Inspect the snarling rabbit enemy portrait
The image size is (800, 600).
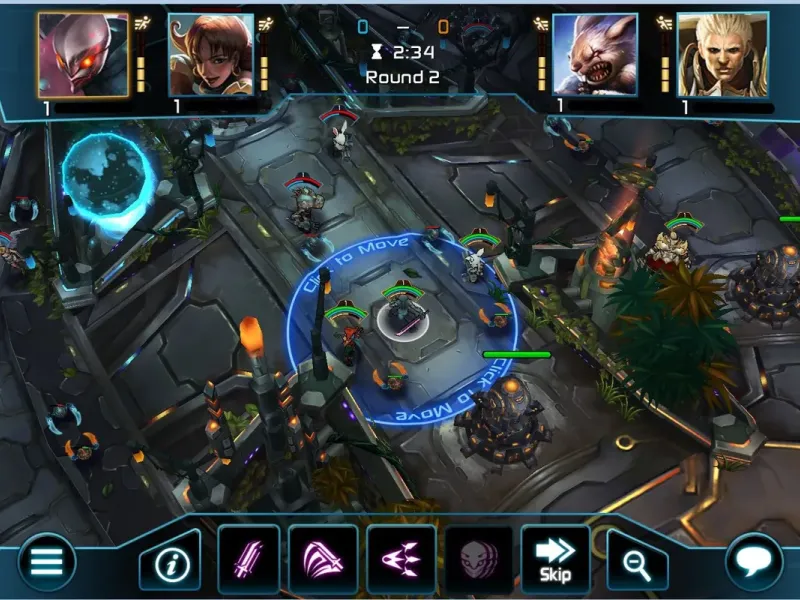point(595,55)
